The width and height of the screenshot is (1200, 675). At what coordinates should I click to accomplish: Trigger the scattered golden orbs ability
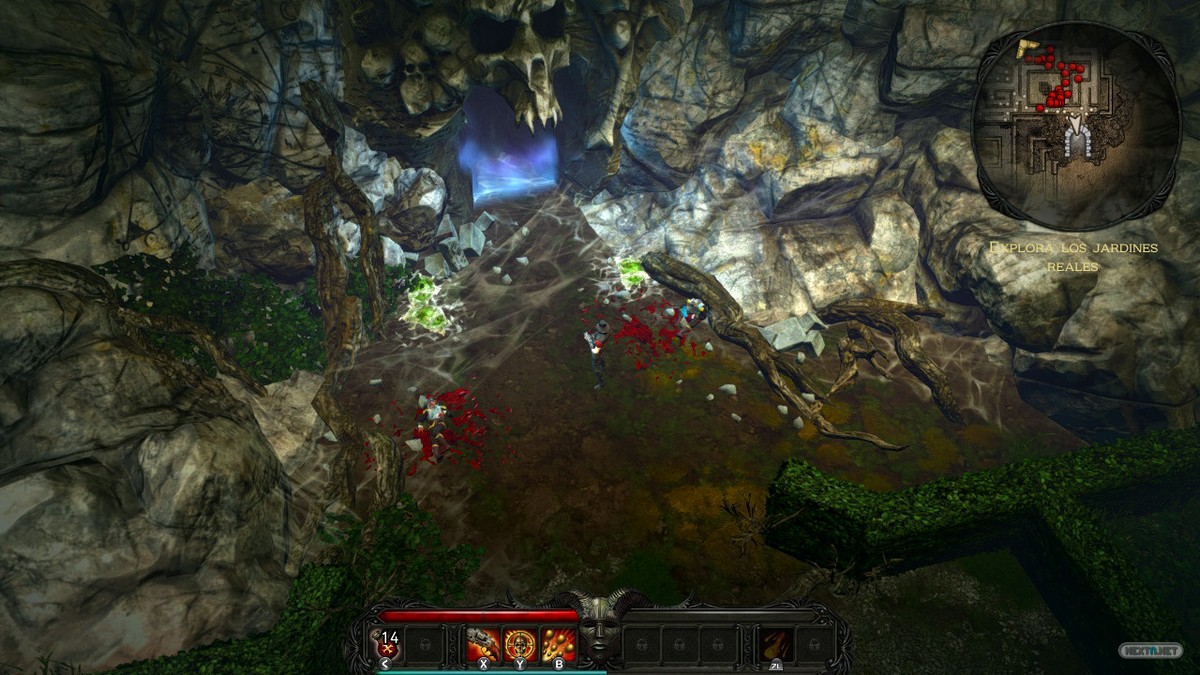[x=557, y=645]
